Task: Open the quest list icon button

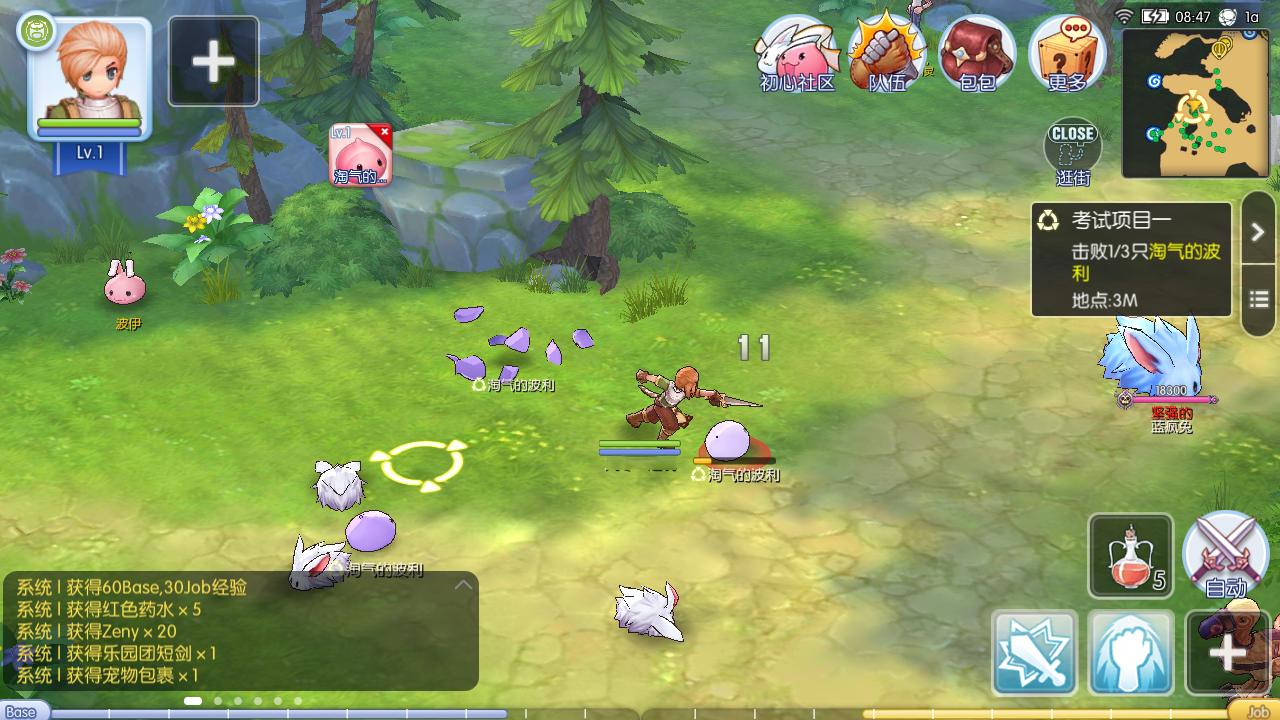Action: pyautogui.click(x=1258, y=299)
